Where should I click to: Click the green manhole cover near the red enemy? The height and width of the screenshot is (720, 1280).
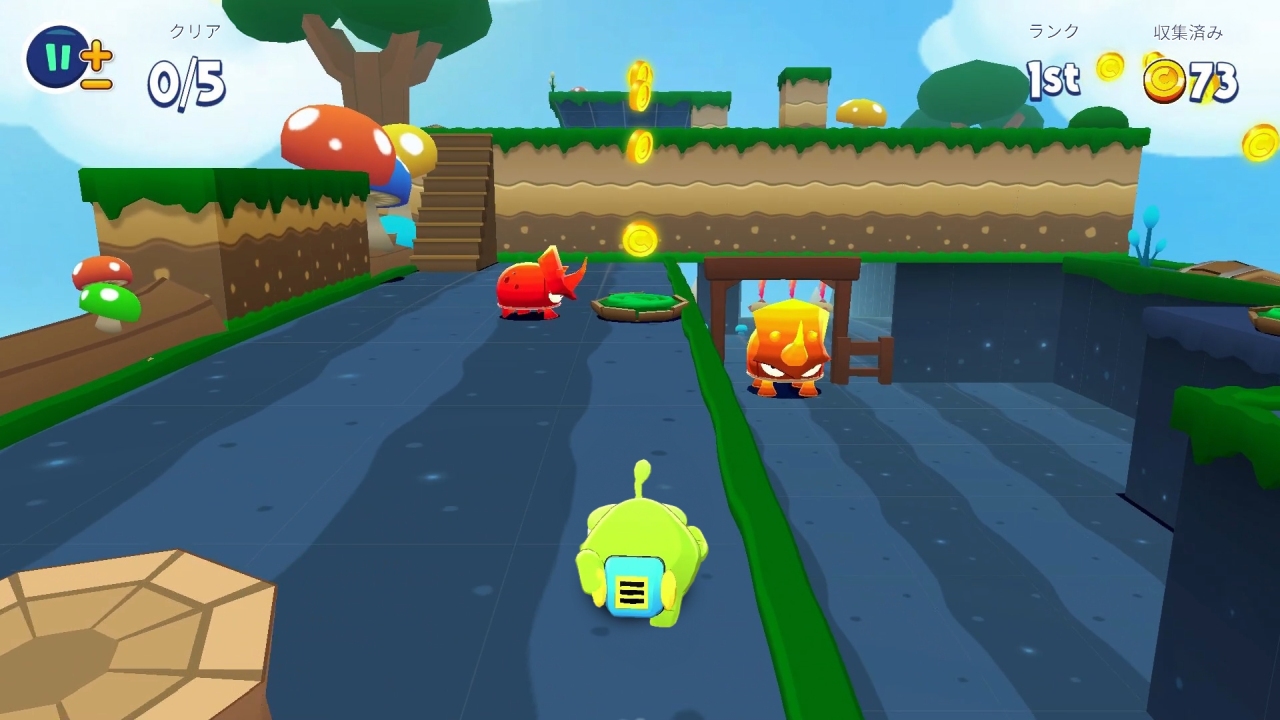pos(638,302)
